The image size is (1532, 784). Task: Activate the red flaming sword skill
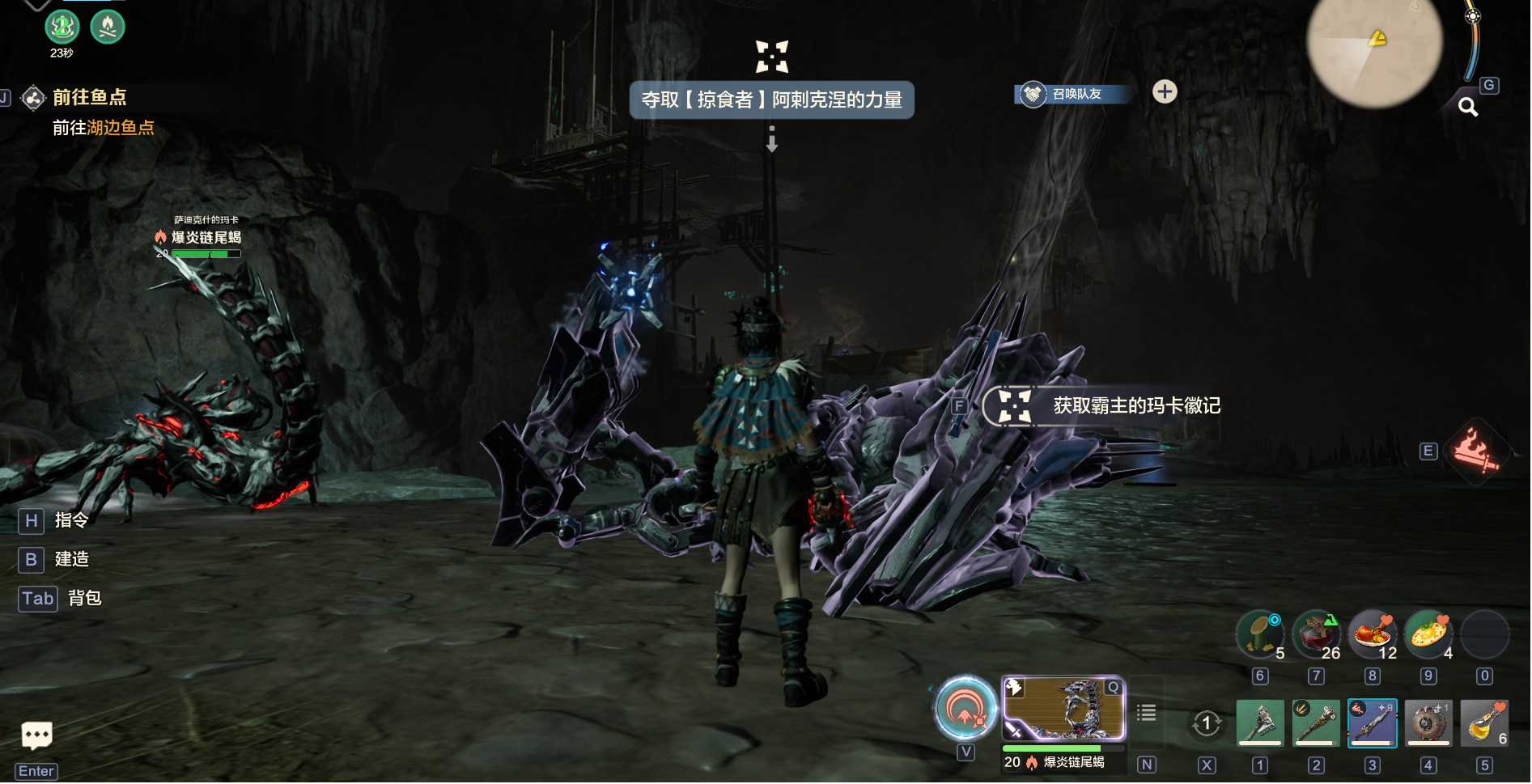(1476, 451)
